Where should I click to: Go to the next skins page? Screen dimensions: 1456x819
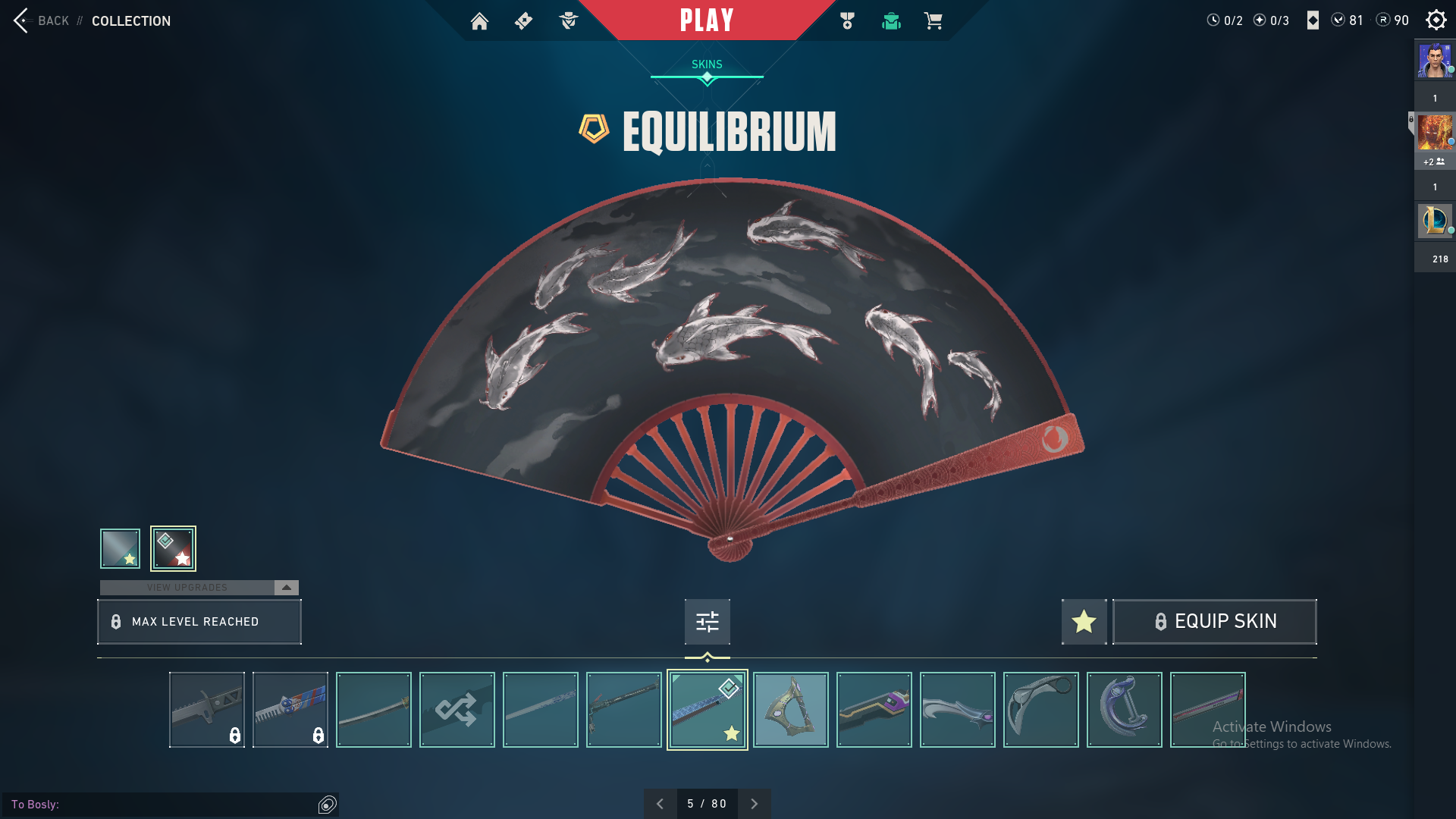coord(754,804)
